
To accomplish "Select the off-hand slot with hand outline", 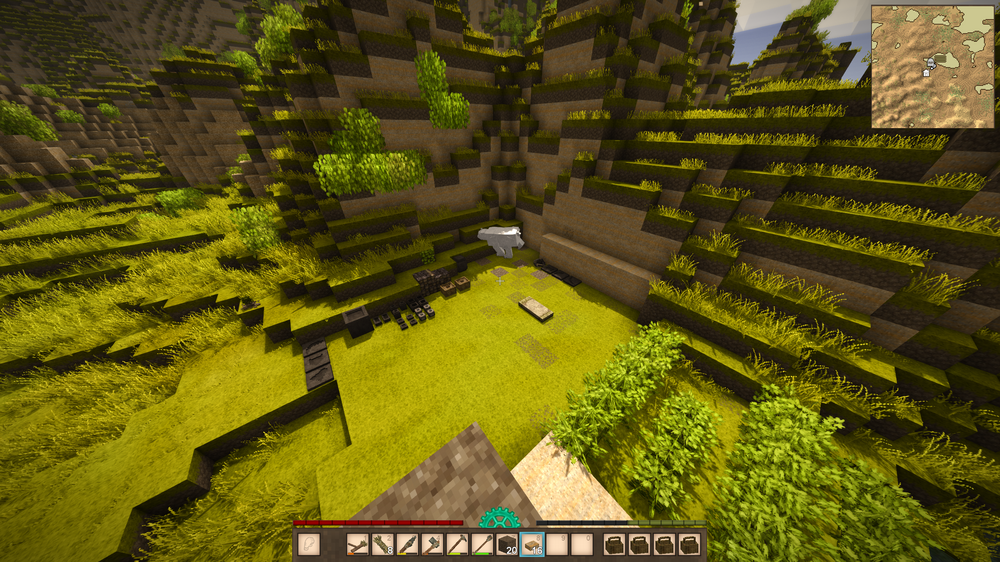I will (x=309, y=544).
